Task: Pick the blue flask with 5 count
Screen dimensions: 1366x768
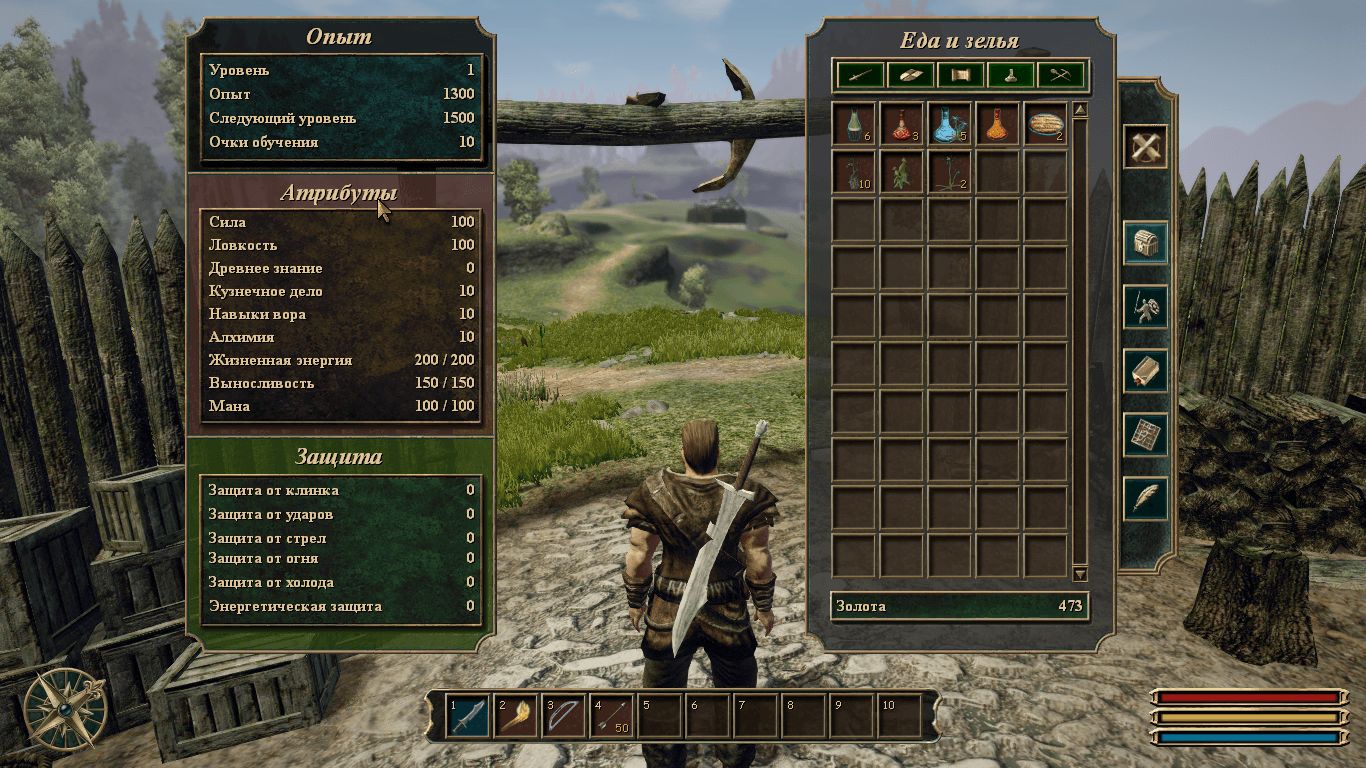Action: coord(950,124)
